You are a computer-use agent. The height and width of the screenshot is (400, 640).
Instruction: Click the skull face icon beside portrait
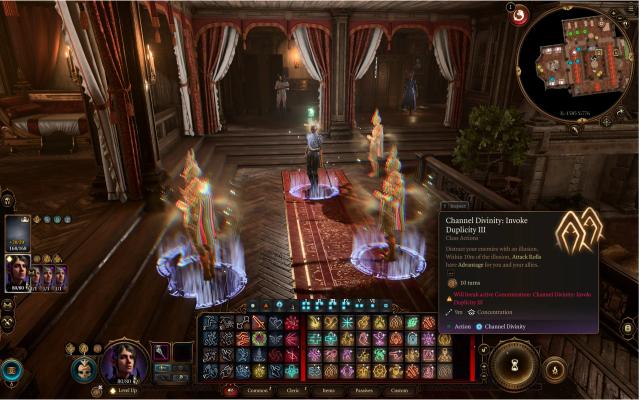click(84, 367)
